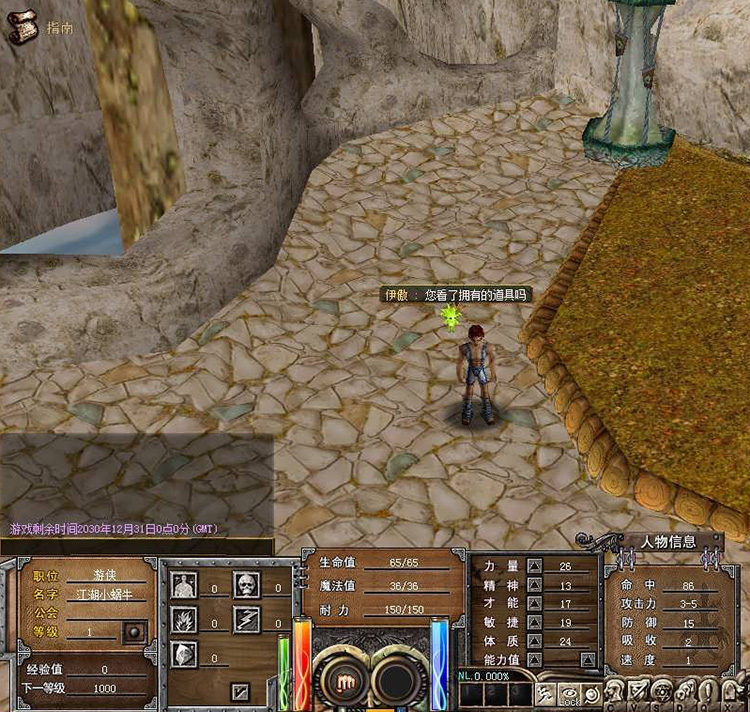750x712 pixels.
Task: Click the small slash button under resistances
Action: [x=240, y=690]
